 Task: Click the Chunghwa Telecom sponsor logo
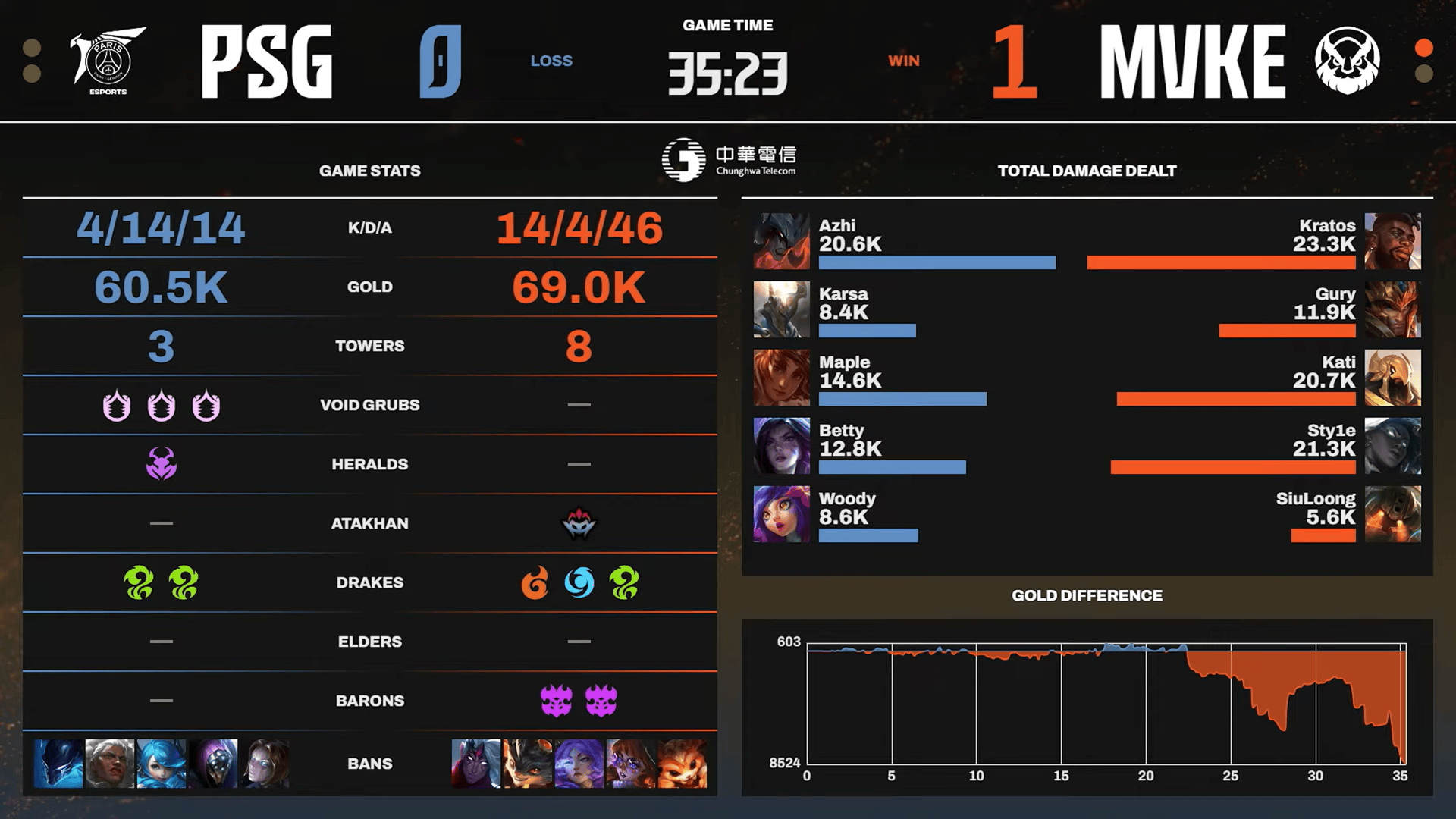729,159
